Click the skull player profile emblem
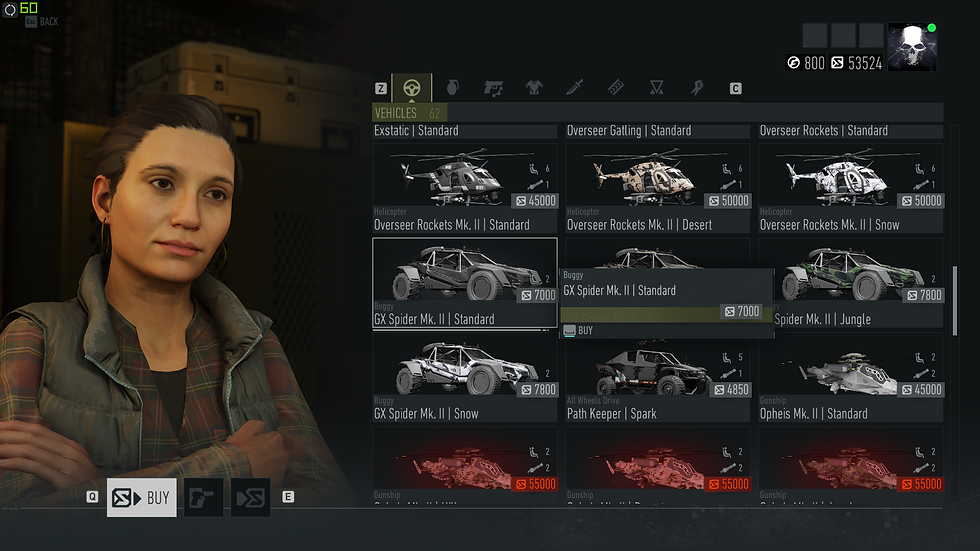Image resolution: width=980 pixels, height=551 pixels. (x=912, y=48)
